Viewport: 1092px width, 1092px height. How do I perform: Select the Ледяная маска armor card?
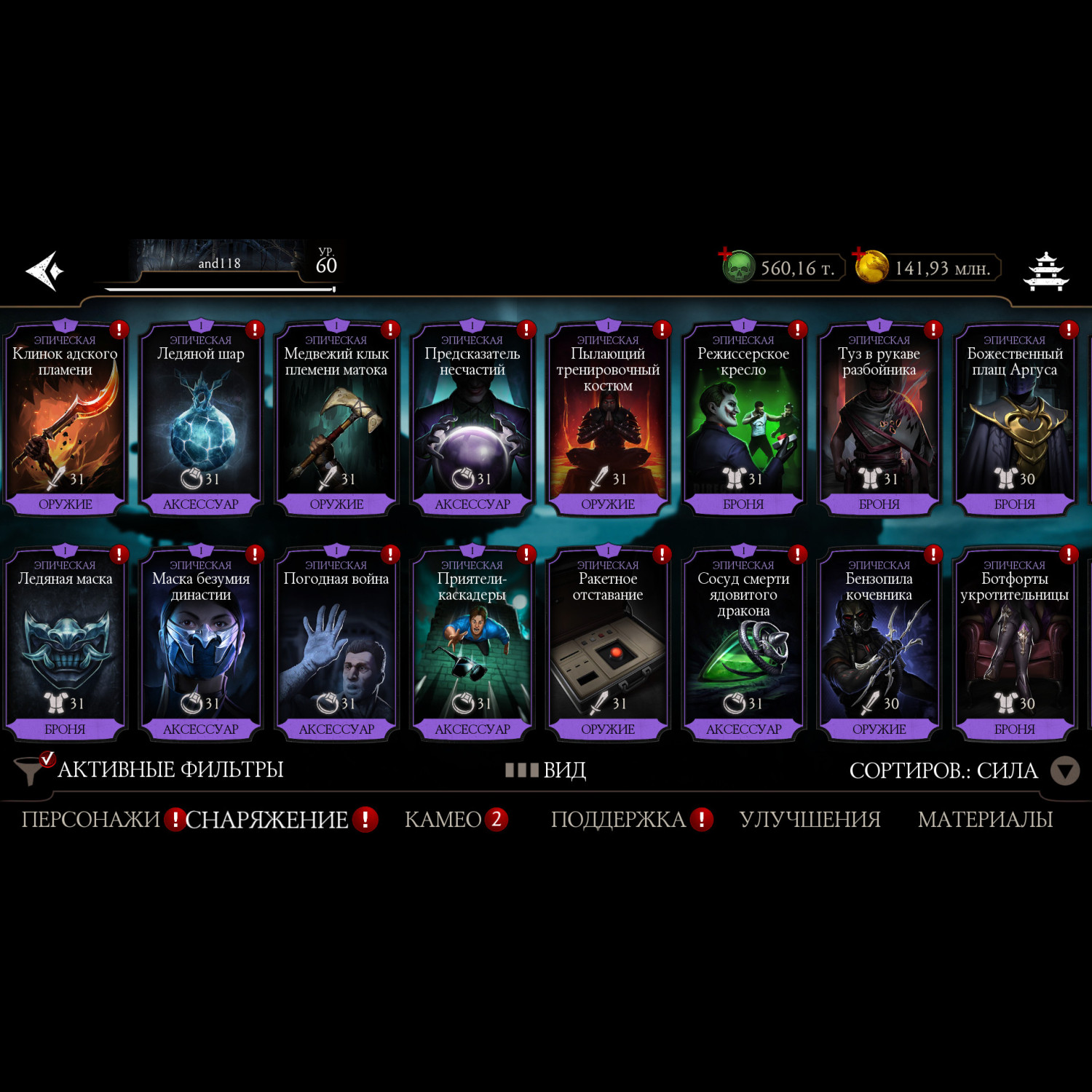[66, 645]
